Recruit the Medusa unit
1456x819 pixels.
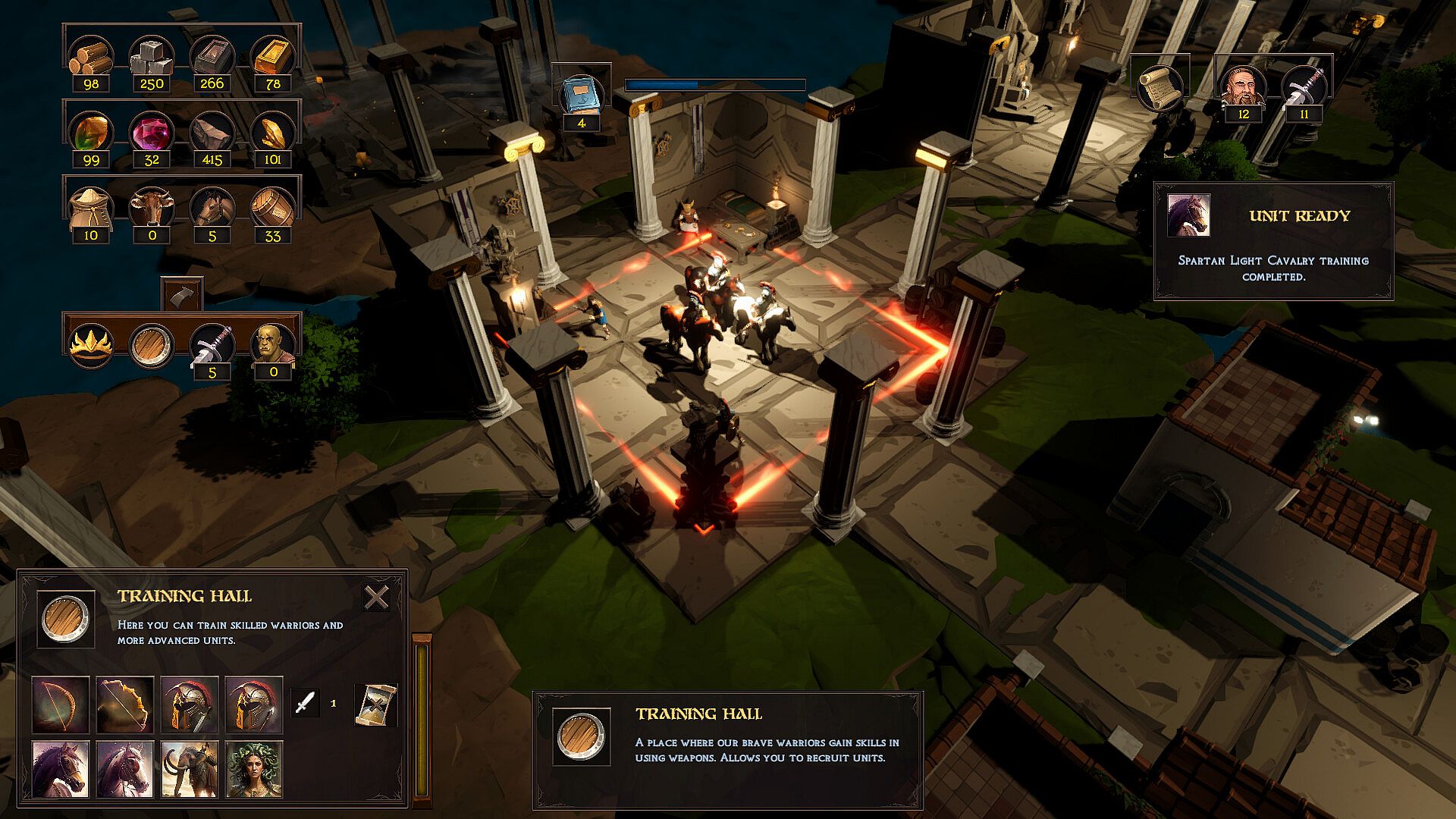254,769
